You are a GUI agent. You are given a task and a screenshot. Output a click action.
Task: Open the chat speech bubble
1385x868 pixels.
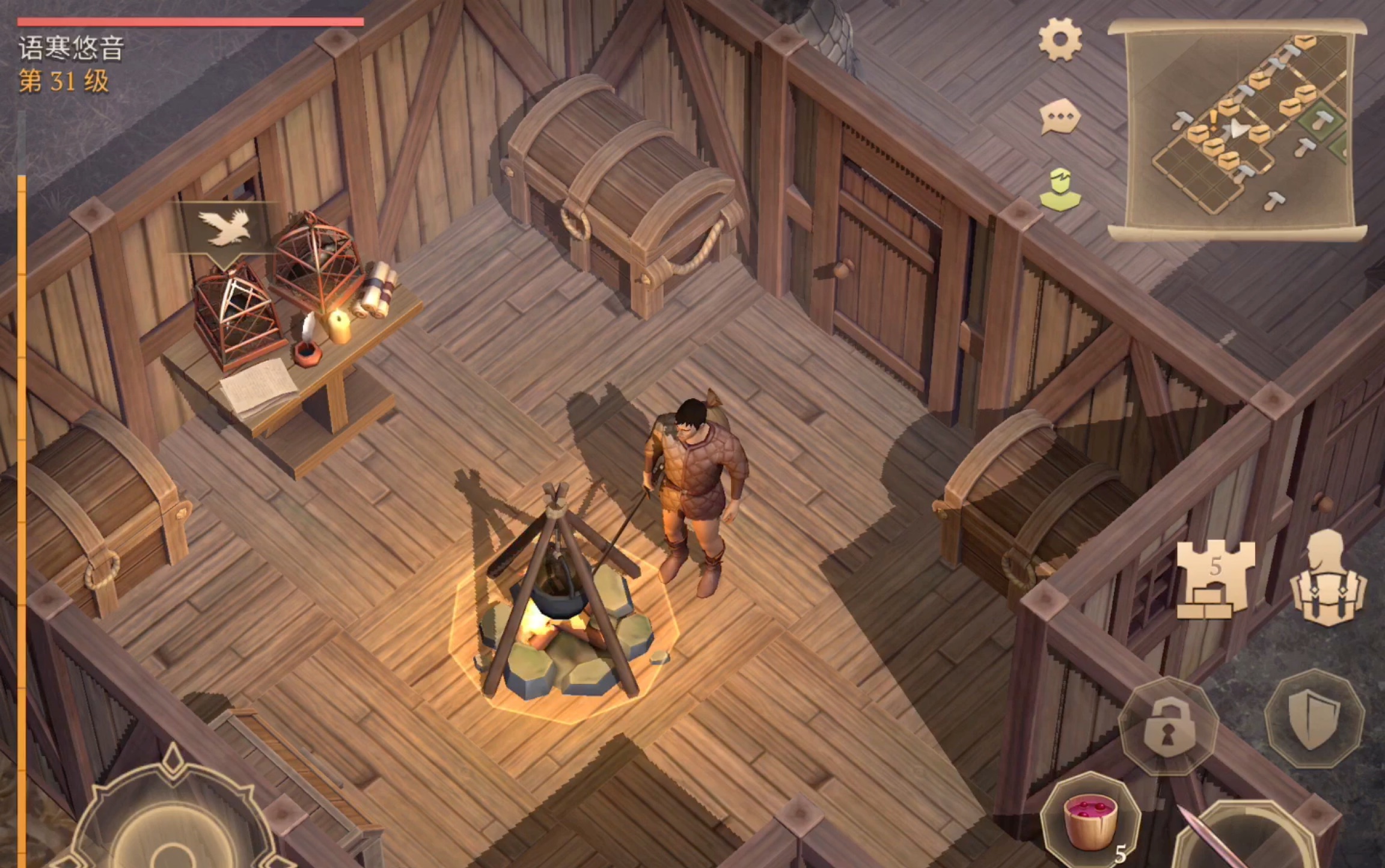1060,116
